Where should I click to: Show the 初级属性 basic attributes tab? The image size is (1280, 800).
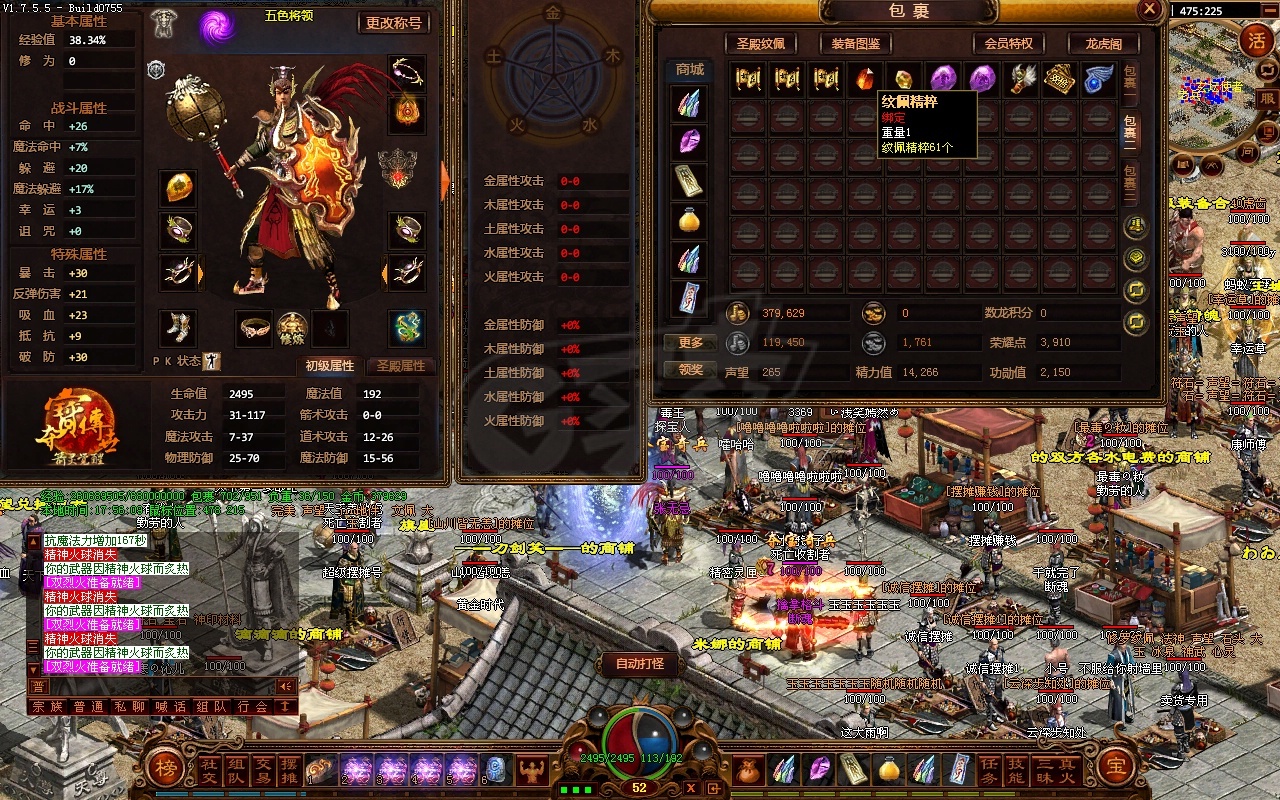tap(329, 366)
